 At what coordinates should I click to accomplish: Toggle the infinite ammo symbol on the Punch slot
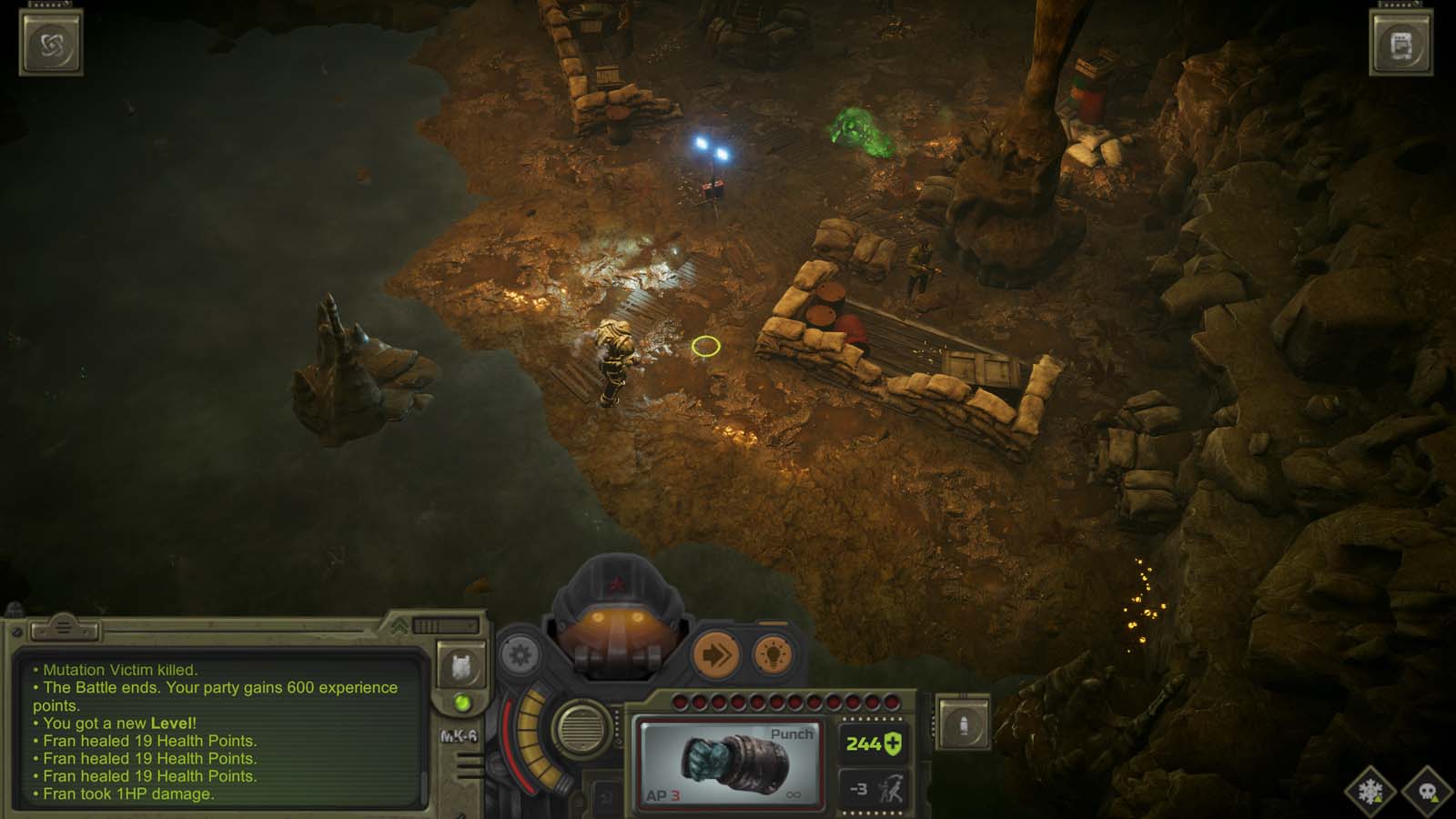(x=793, y=796)
